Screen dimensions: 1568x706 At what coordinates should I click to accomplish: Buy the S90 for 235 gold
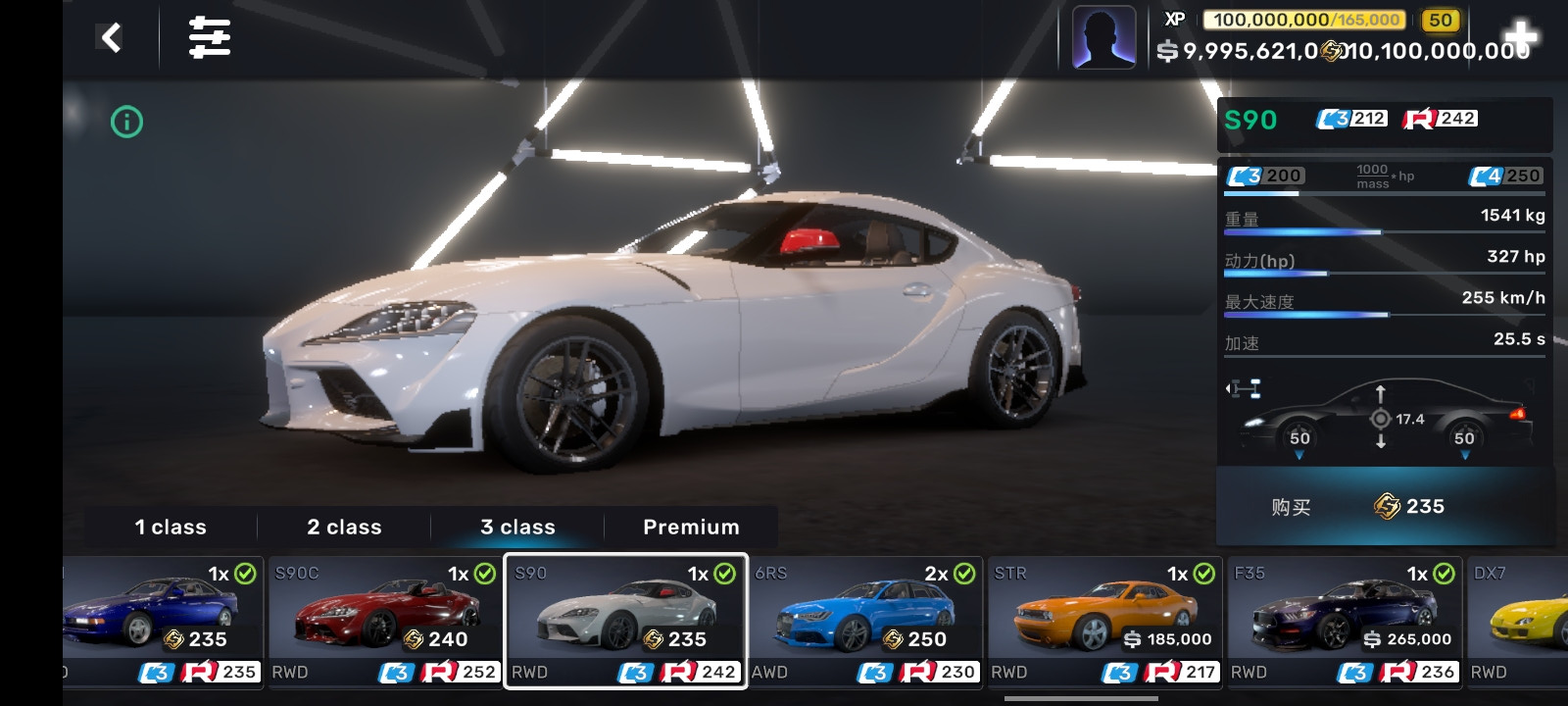(1385, 507)
